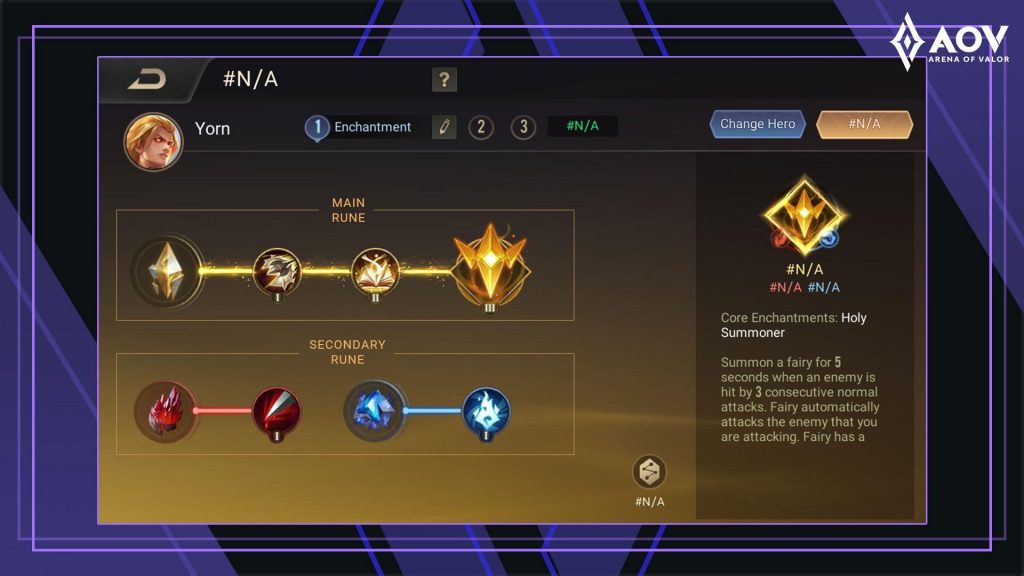Choose the tier I winged main rune
The width and height of the screenshot is (1024, 576).
point(276,271)
